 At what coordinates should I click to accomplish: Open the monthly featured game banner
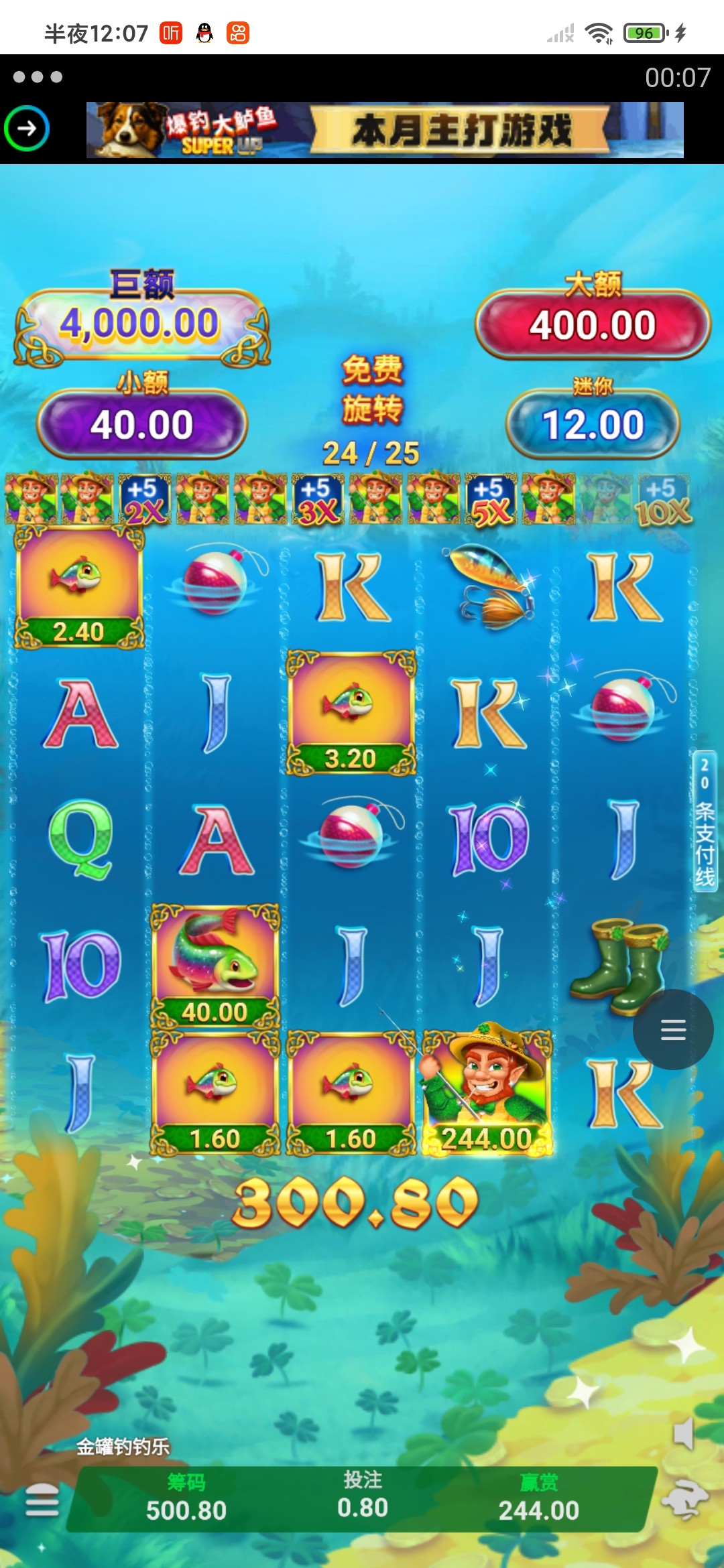[385, 130]
